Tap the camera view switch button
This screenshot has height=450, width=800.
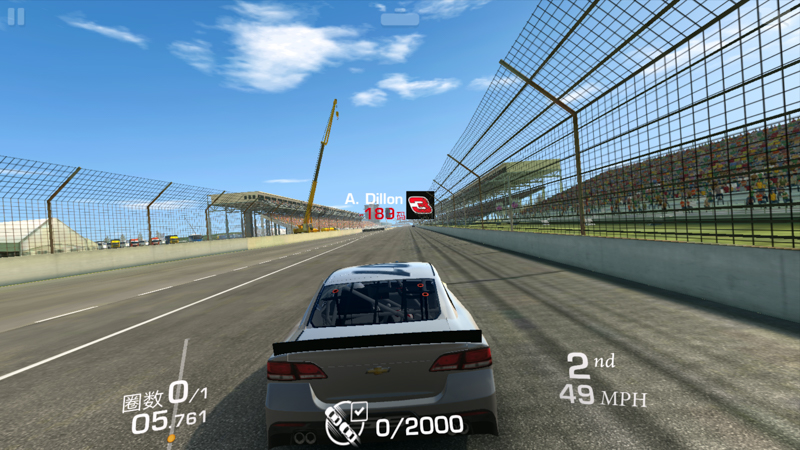400,18
